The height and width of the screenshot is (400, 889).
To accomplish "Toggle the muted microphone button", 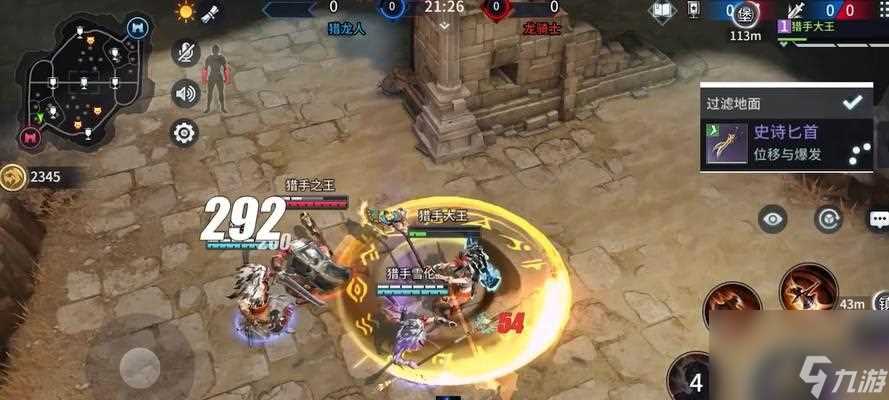I will [x=185, y=53].
